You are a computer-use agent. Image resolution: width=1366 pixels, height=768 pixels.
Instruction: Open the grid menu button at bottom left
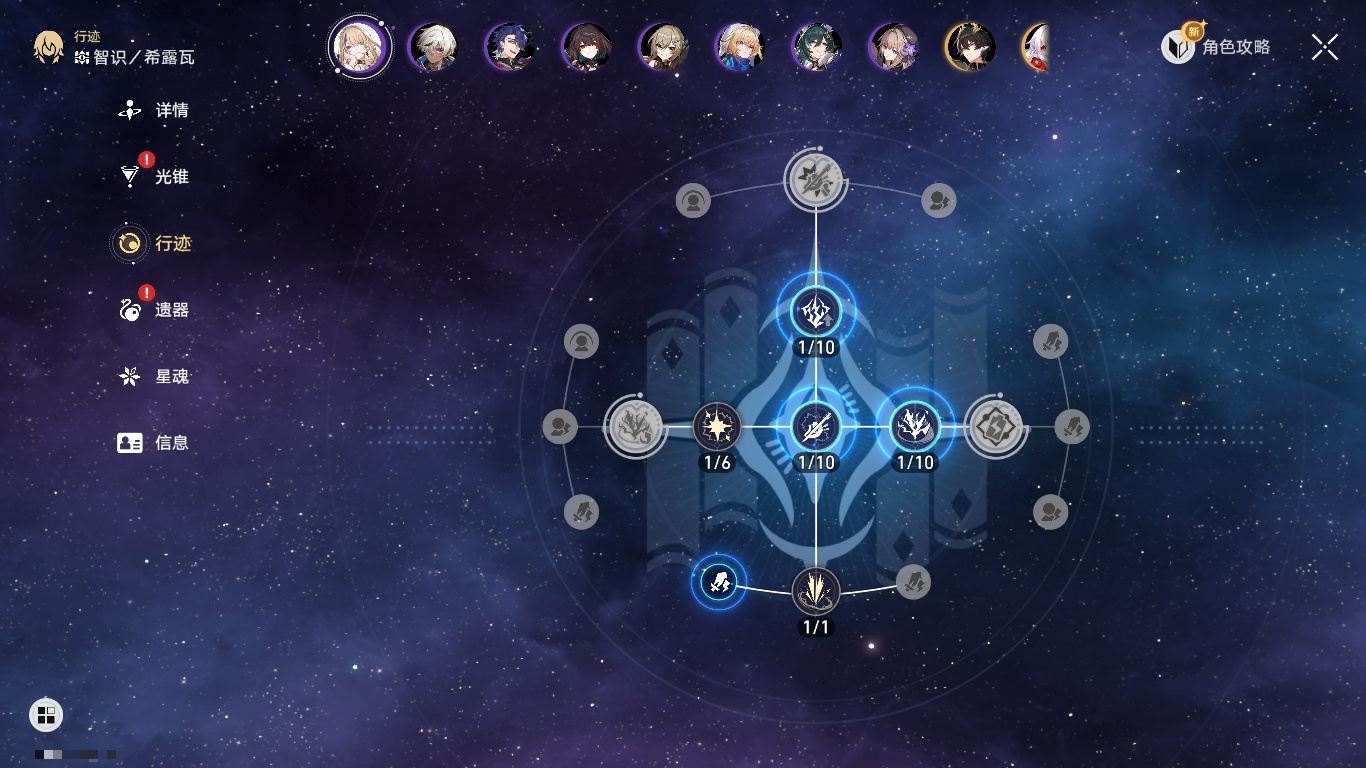pyautogui.click(x=46, y=714)
